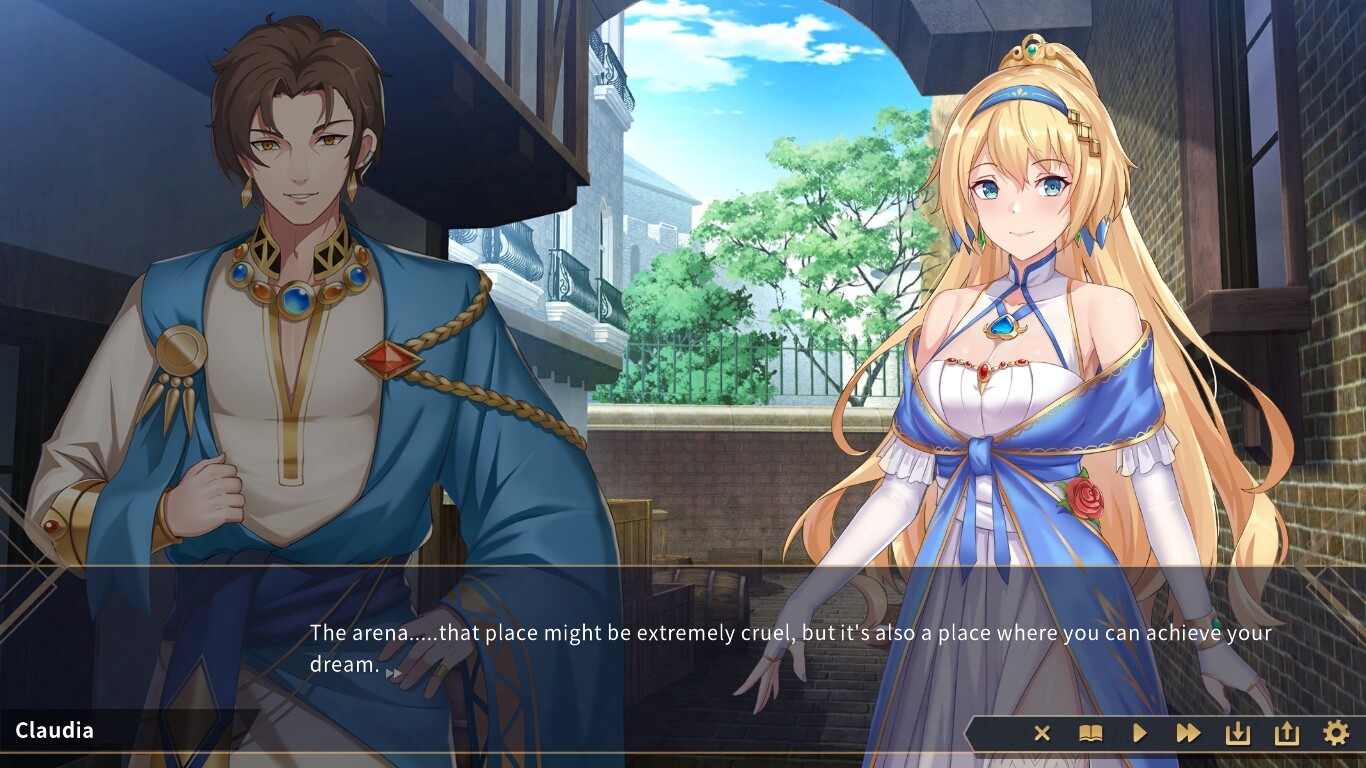Open settings with the gear icon

1336,734
